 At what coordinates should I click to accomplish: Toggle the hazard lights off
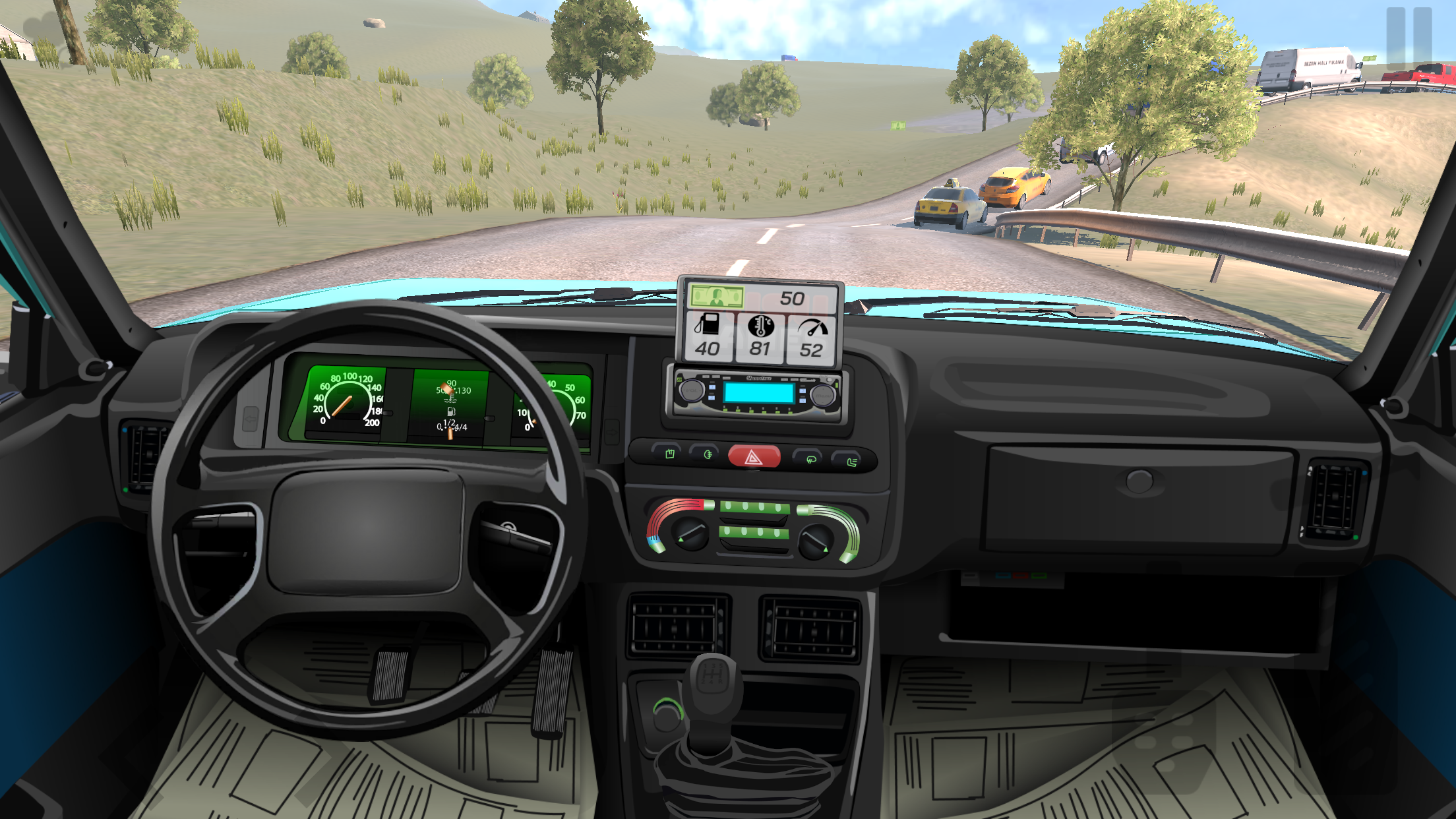click(754, 456)
